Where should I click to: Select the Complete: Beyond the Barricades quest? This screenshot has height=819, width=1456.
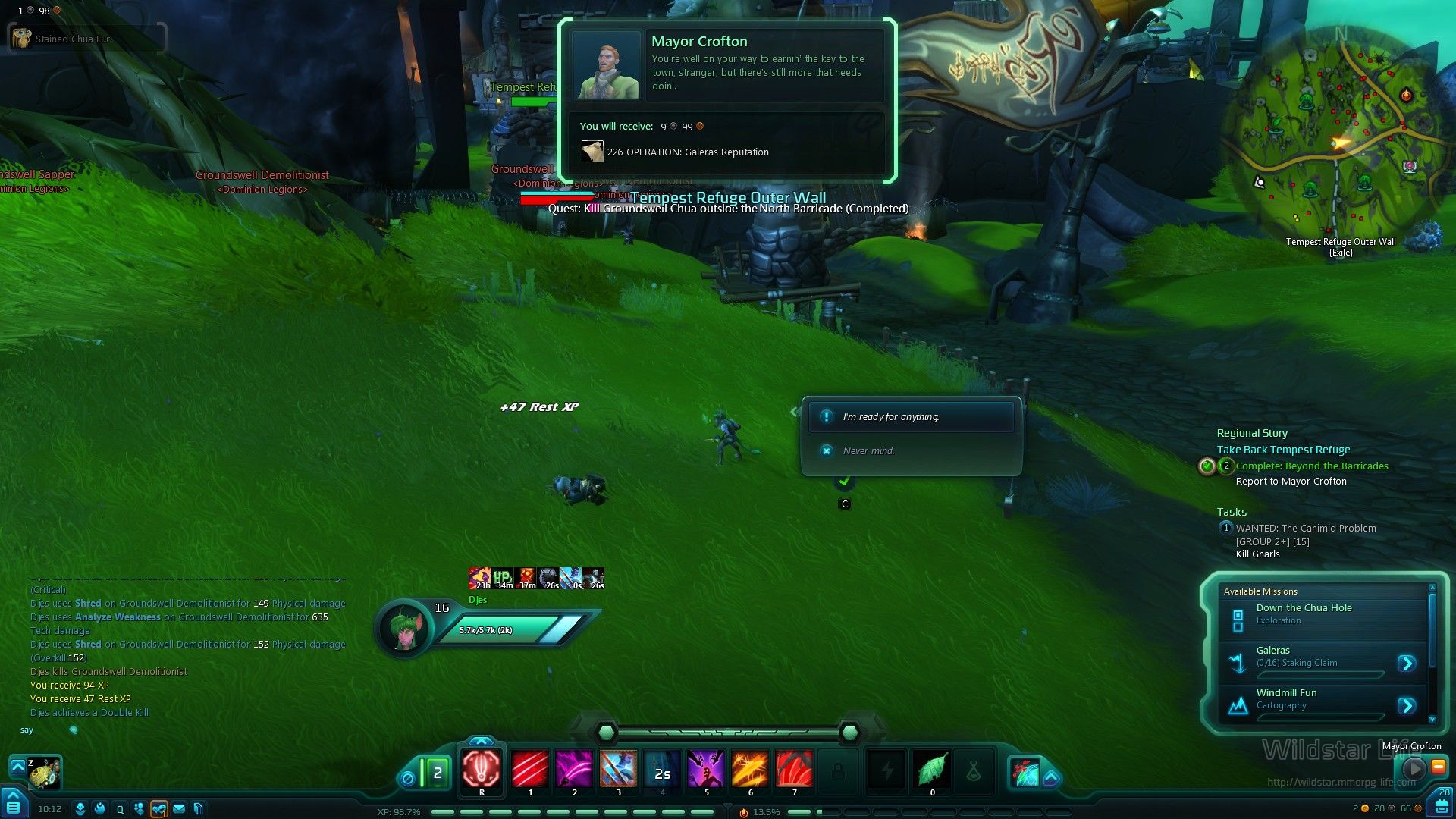click(1312, 466)
